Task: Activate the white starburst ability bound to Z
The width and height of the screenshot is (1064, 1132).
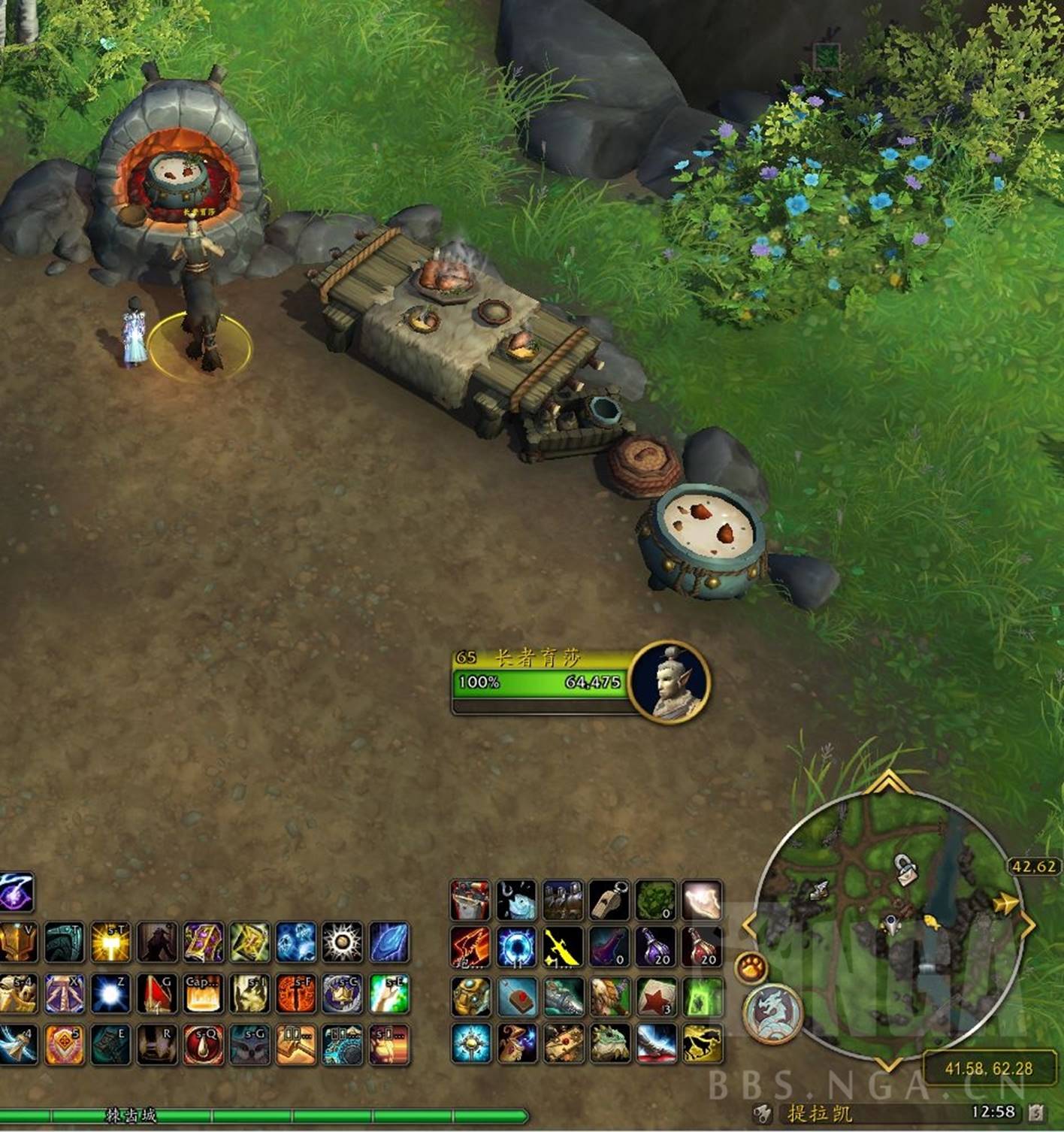Action: coord(110,994)
